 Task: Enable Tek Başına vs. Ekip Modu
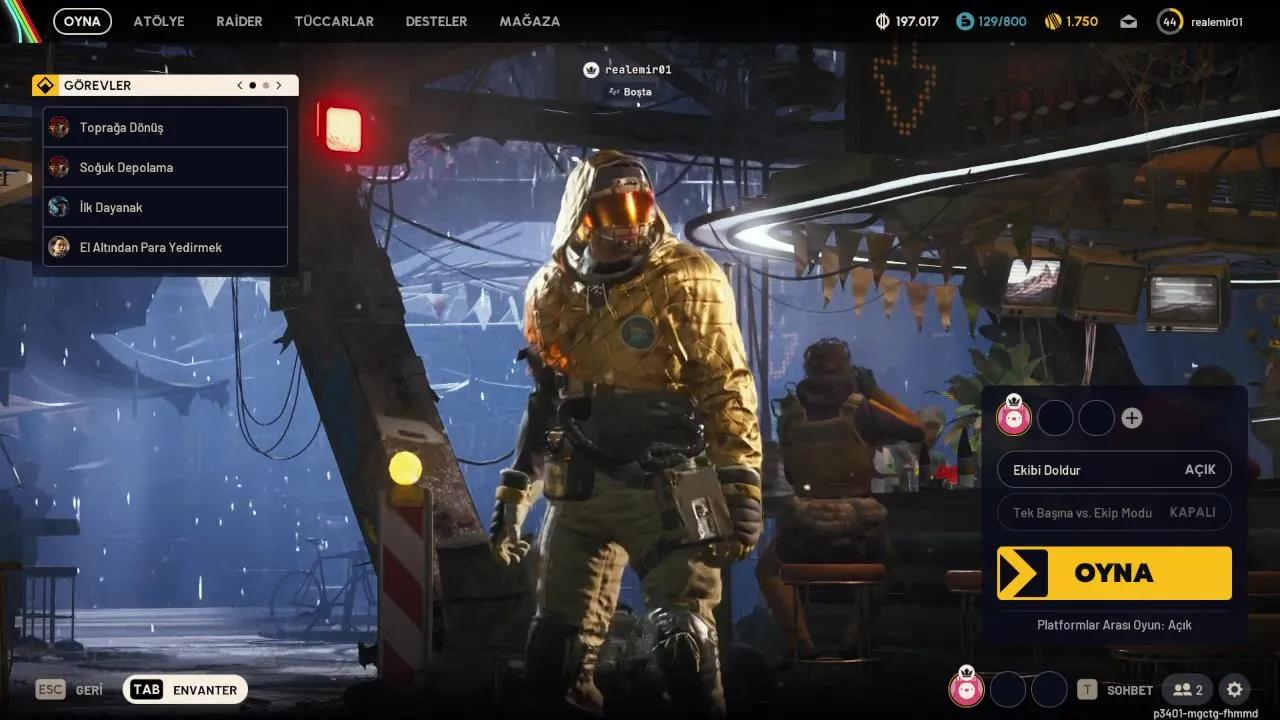pos(1114,512)
